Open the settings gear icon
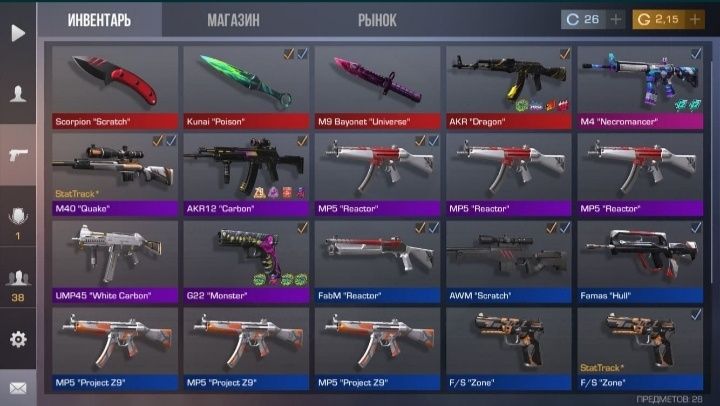 18,339
